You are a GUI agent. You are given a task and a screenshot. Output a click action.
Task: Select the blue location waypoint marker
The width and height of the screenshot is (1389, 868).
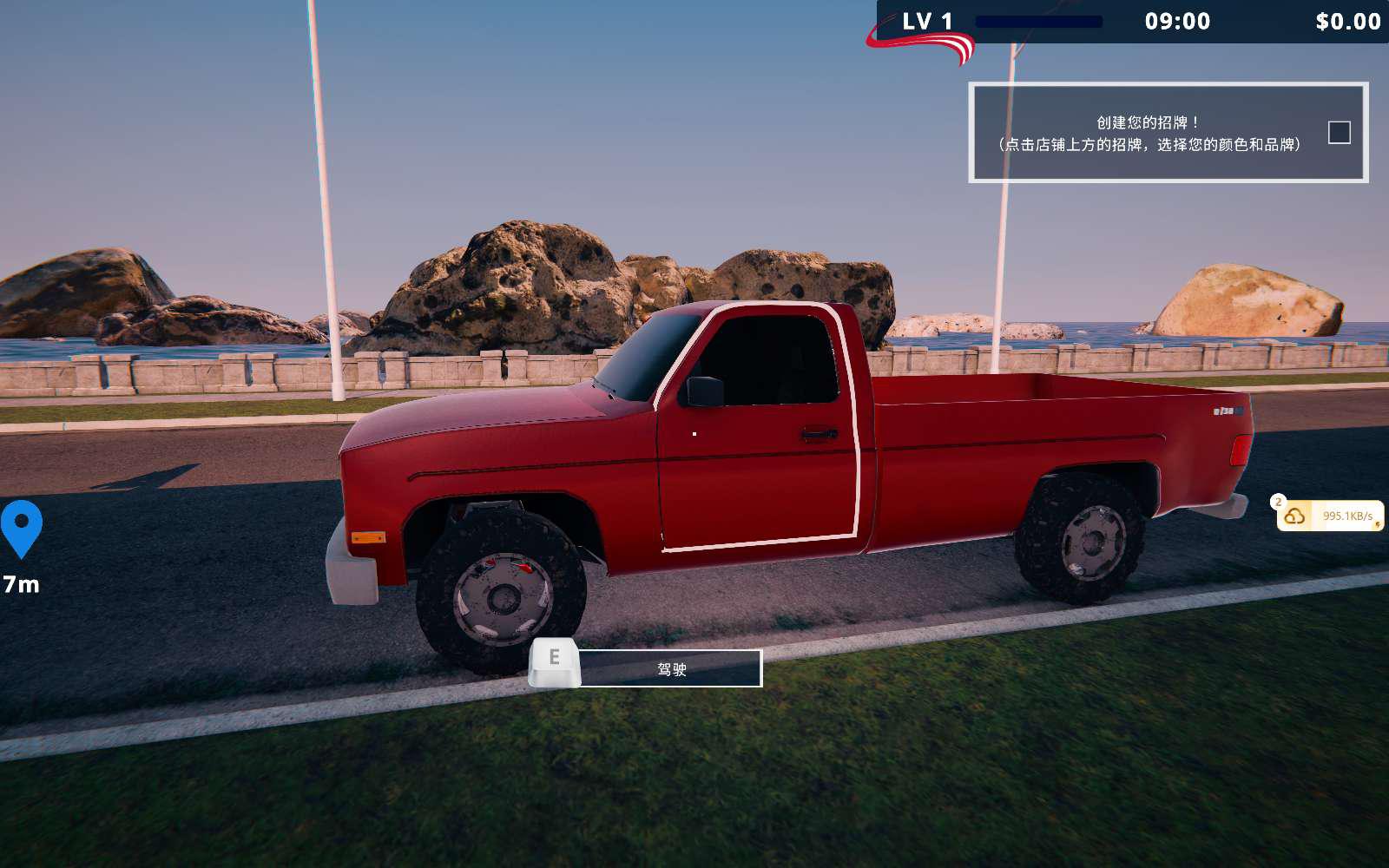pos(22,526)
